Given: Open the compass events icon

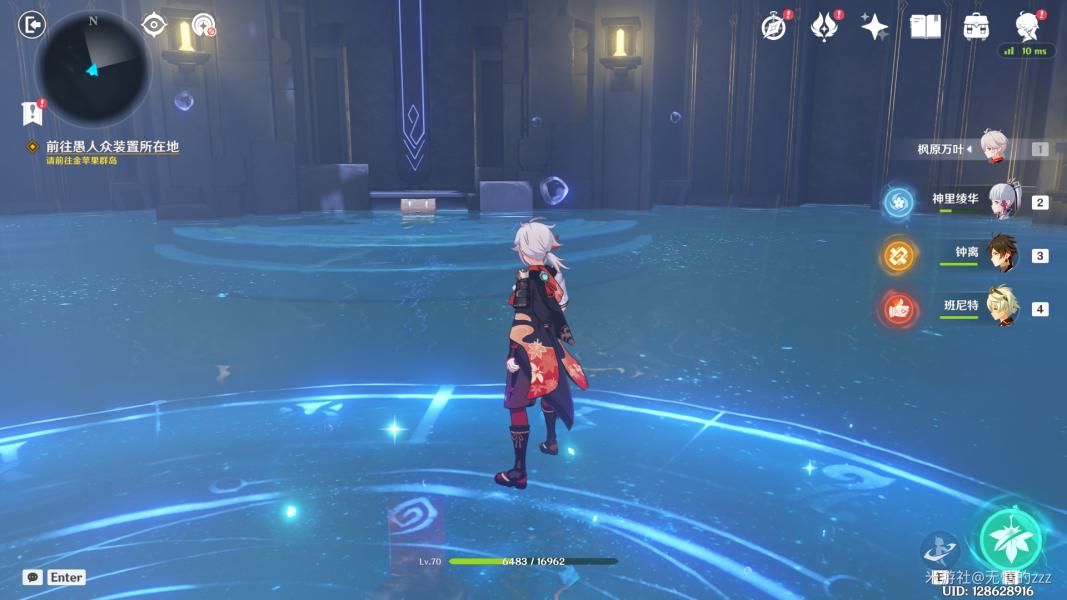Looking at the screenshot, I should (773, 27).
